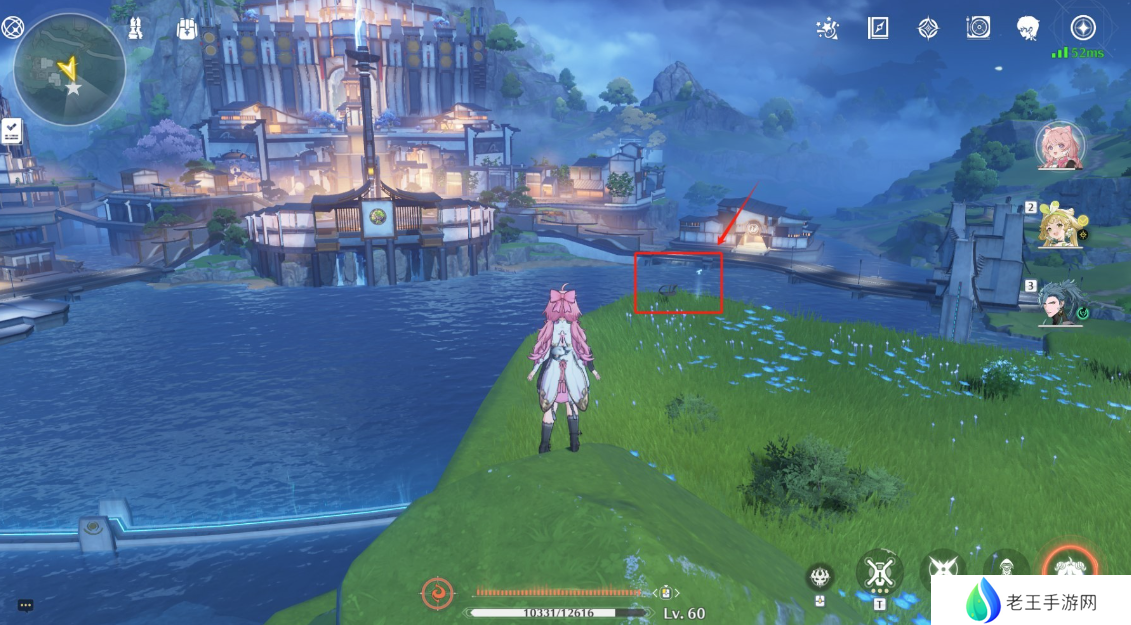Switch to party member 3, the teal-haired character

(1061, 301)
